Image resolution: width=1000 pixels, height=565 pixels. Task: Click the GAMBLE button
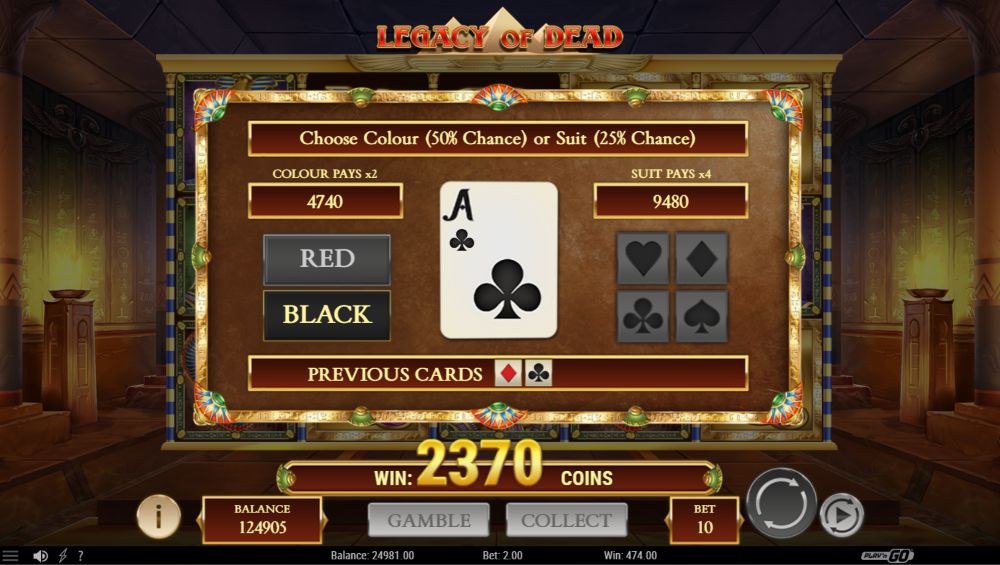point(429,520)
